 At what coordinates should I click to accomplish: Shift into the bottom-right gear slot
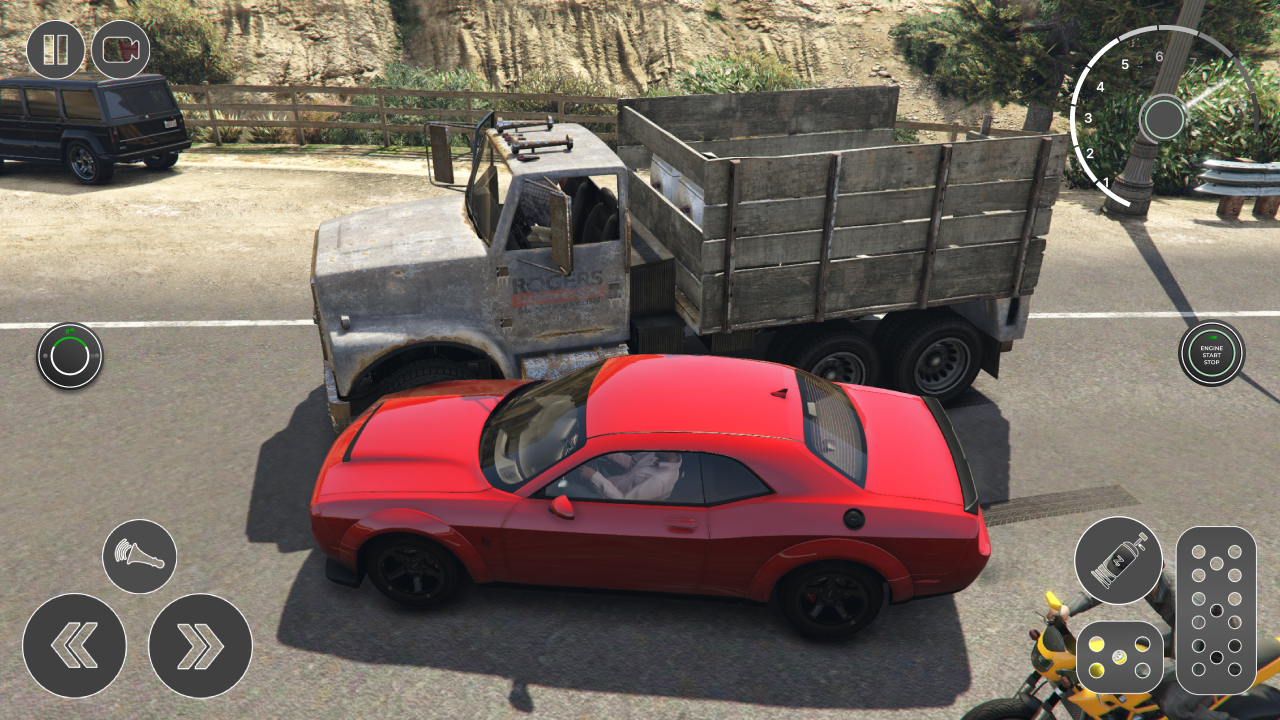pos(1234,669)
